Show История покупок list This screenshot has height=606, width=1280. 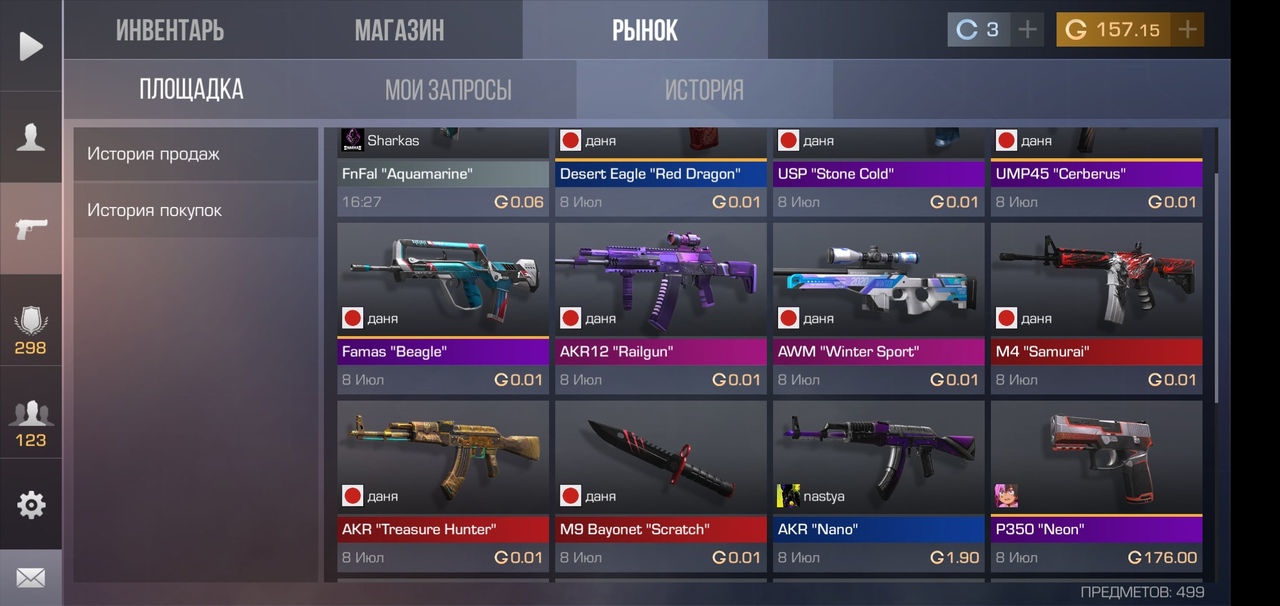[195, 210]
